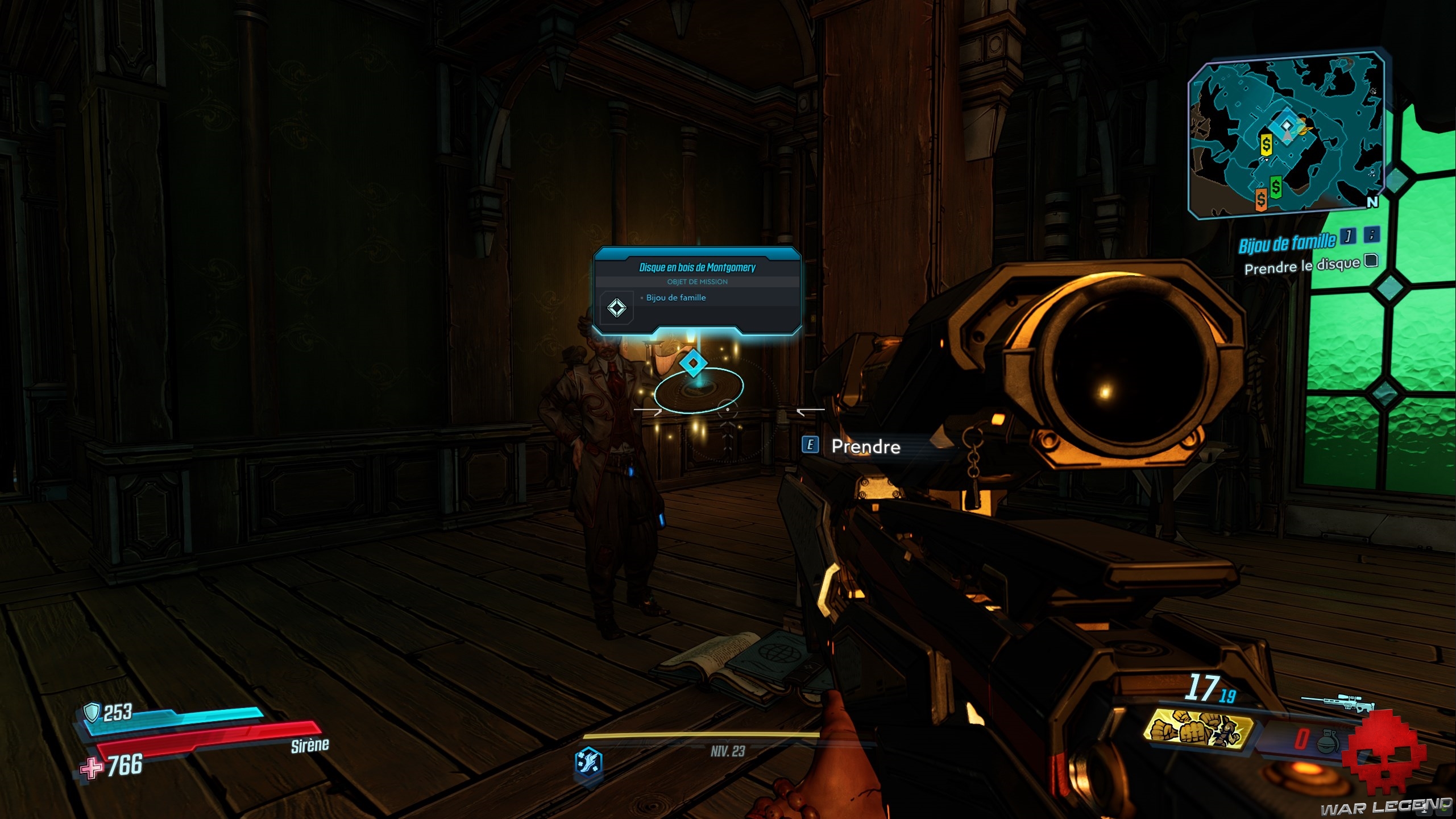The image size is (1456, 819).
Task: Click the orange dollar marker on minimap
Action: pos(1262,199)
